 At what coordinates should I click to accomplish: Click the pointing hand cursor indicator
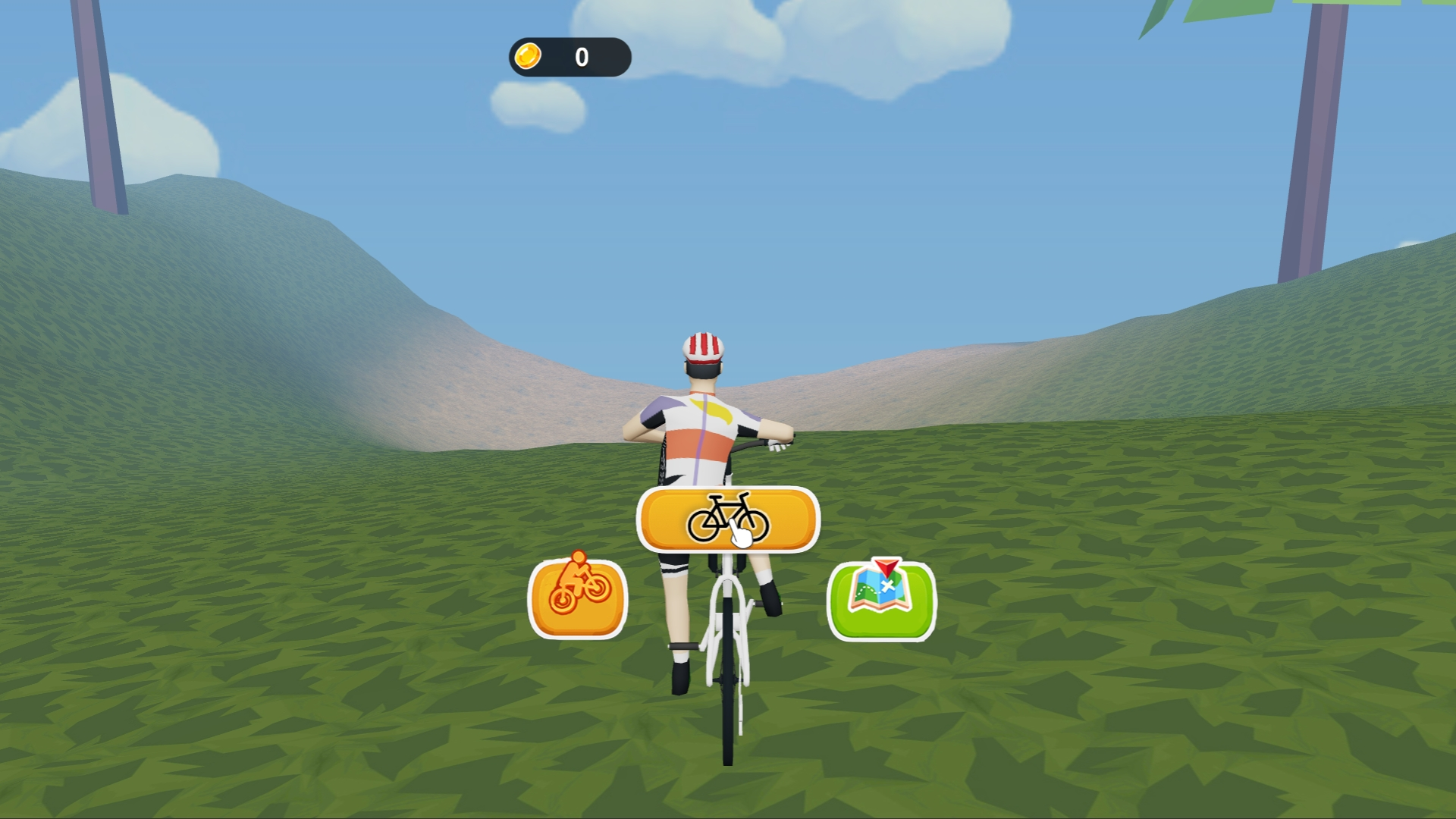point(739,536)
